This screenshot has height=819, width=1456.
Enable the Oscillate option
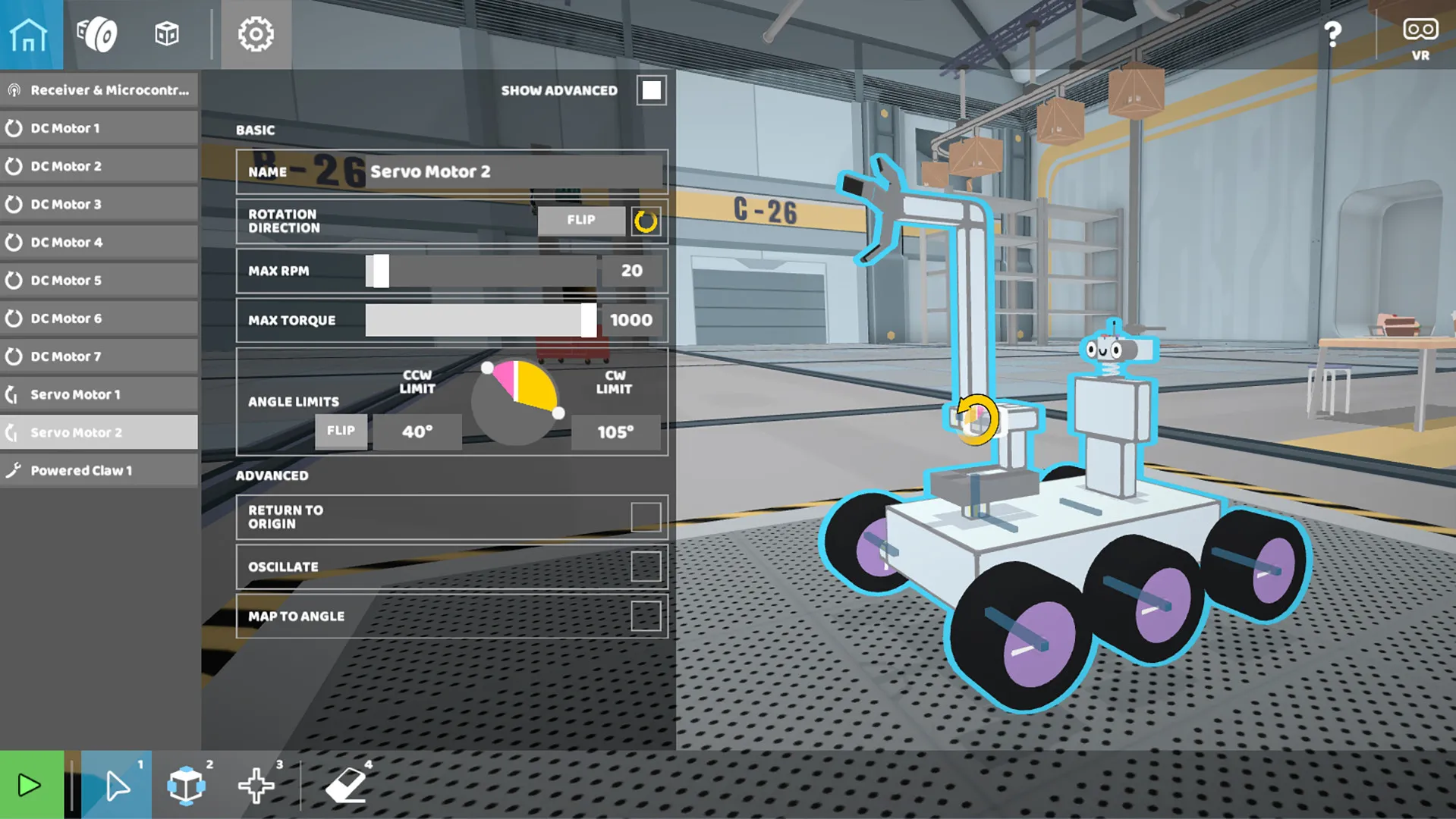point(649,566)
